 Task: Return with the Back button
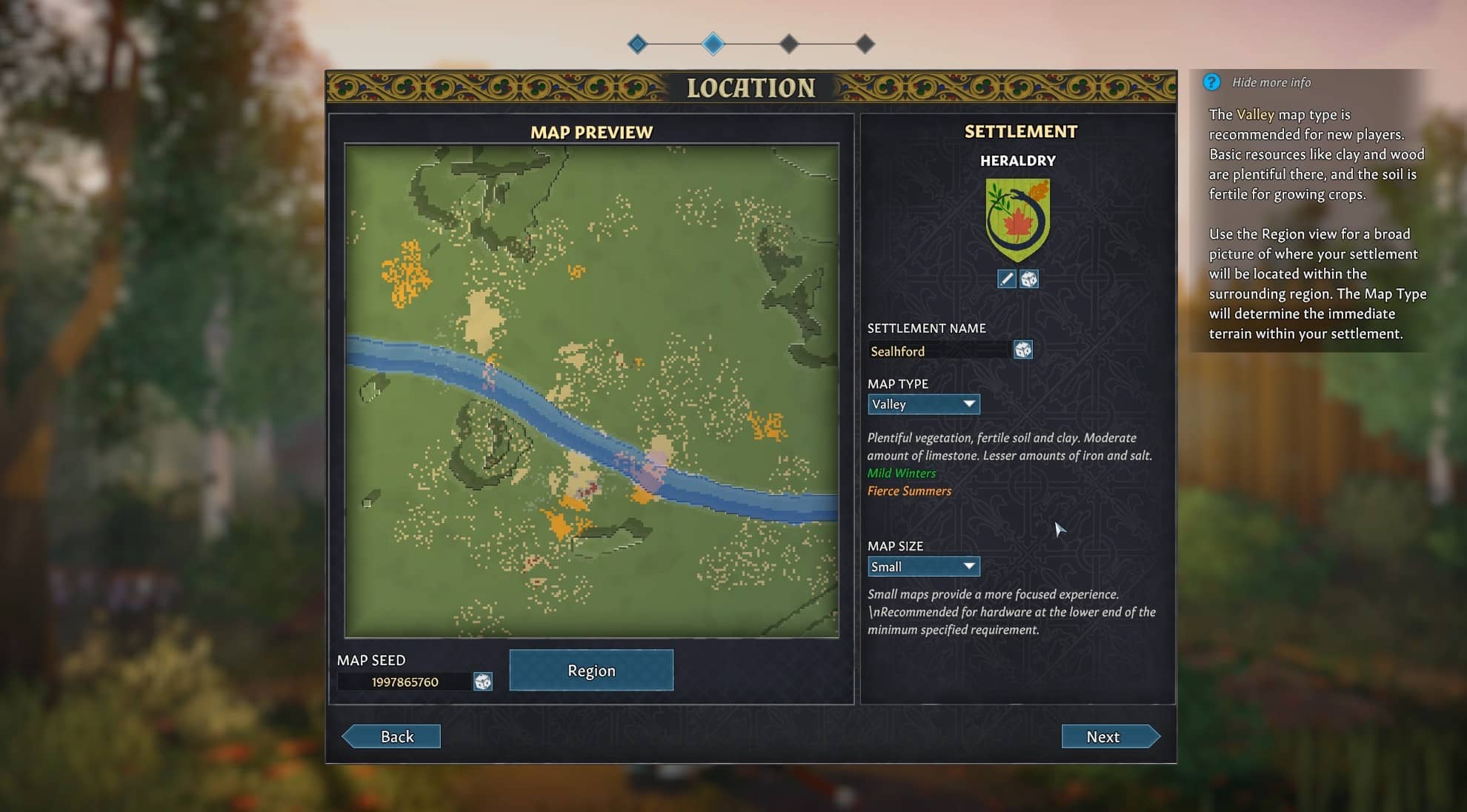point(393,736)
